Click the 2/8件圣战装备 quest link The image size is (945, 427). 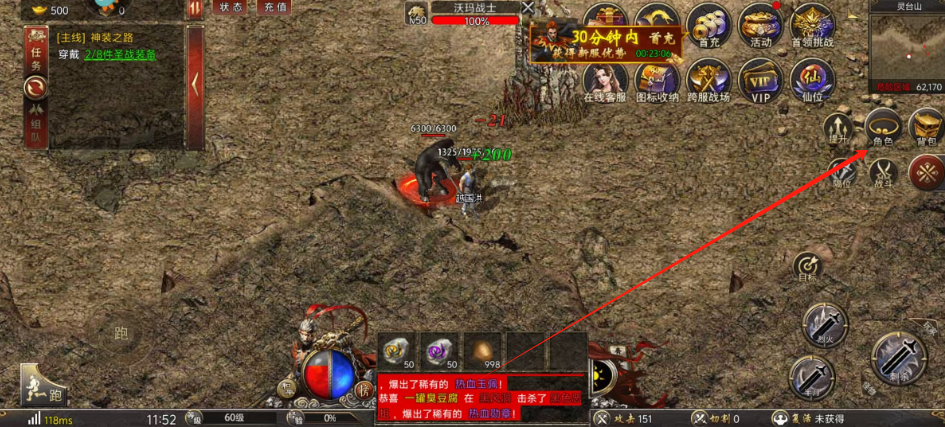[x=119, y=54]
